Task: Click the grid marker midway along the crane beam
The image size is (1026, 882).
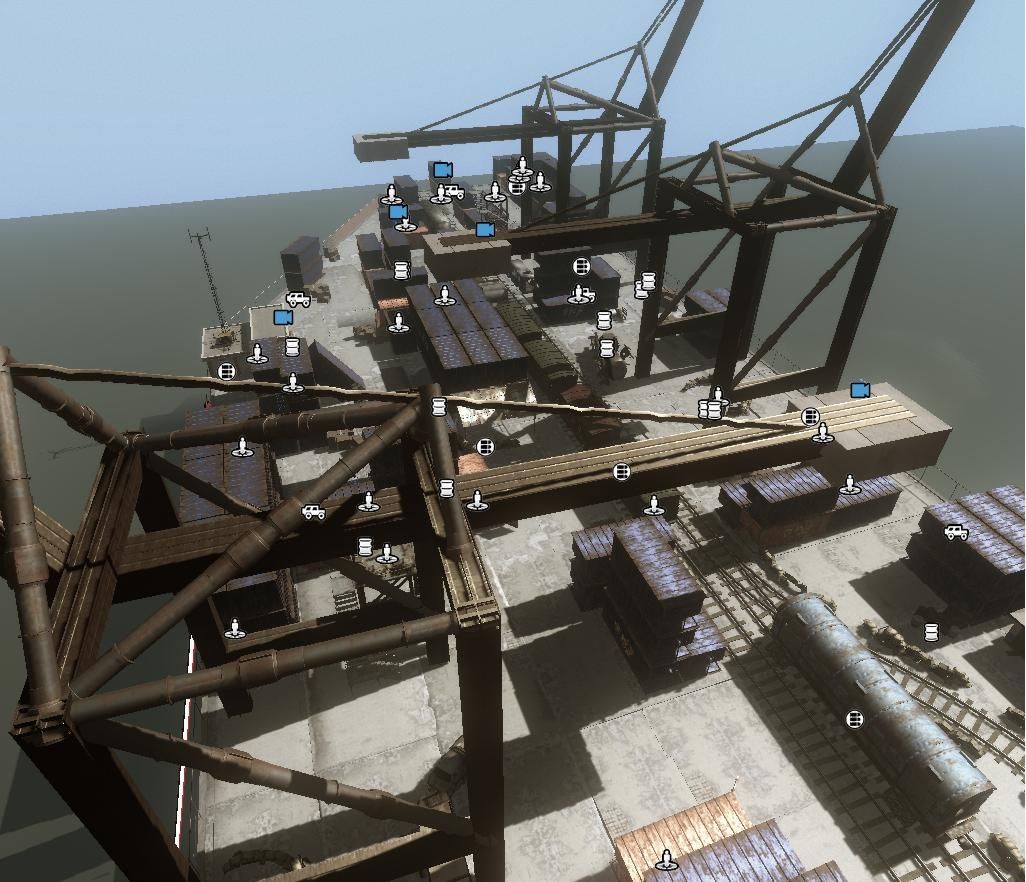Action: 622,471
